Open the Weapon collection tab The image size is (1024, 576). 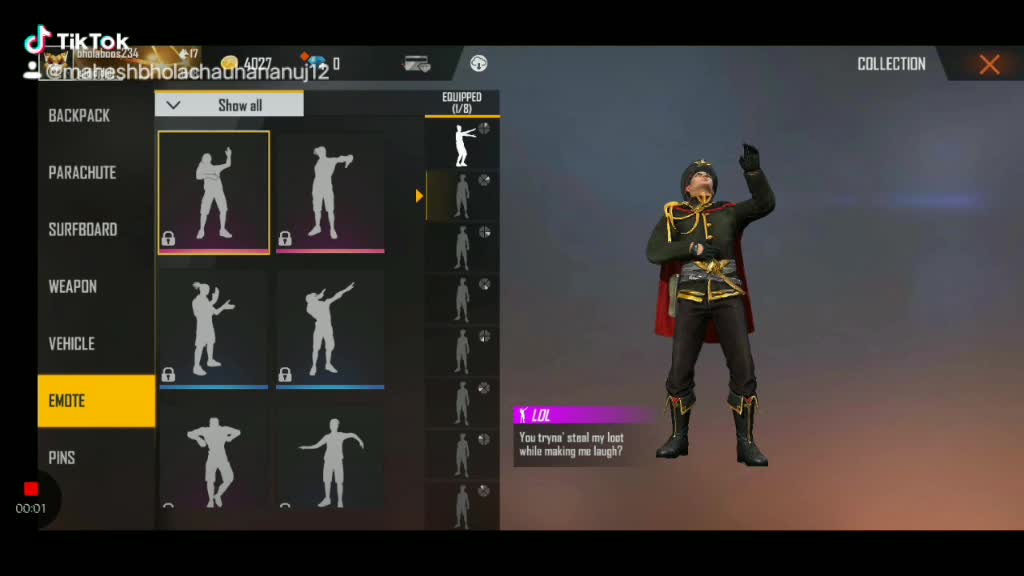click(x=73, y=287)
